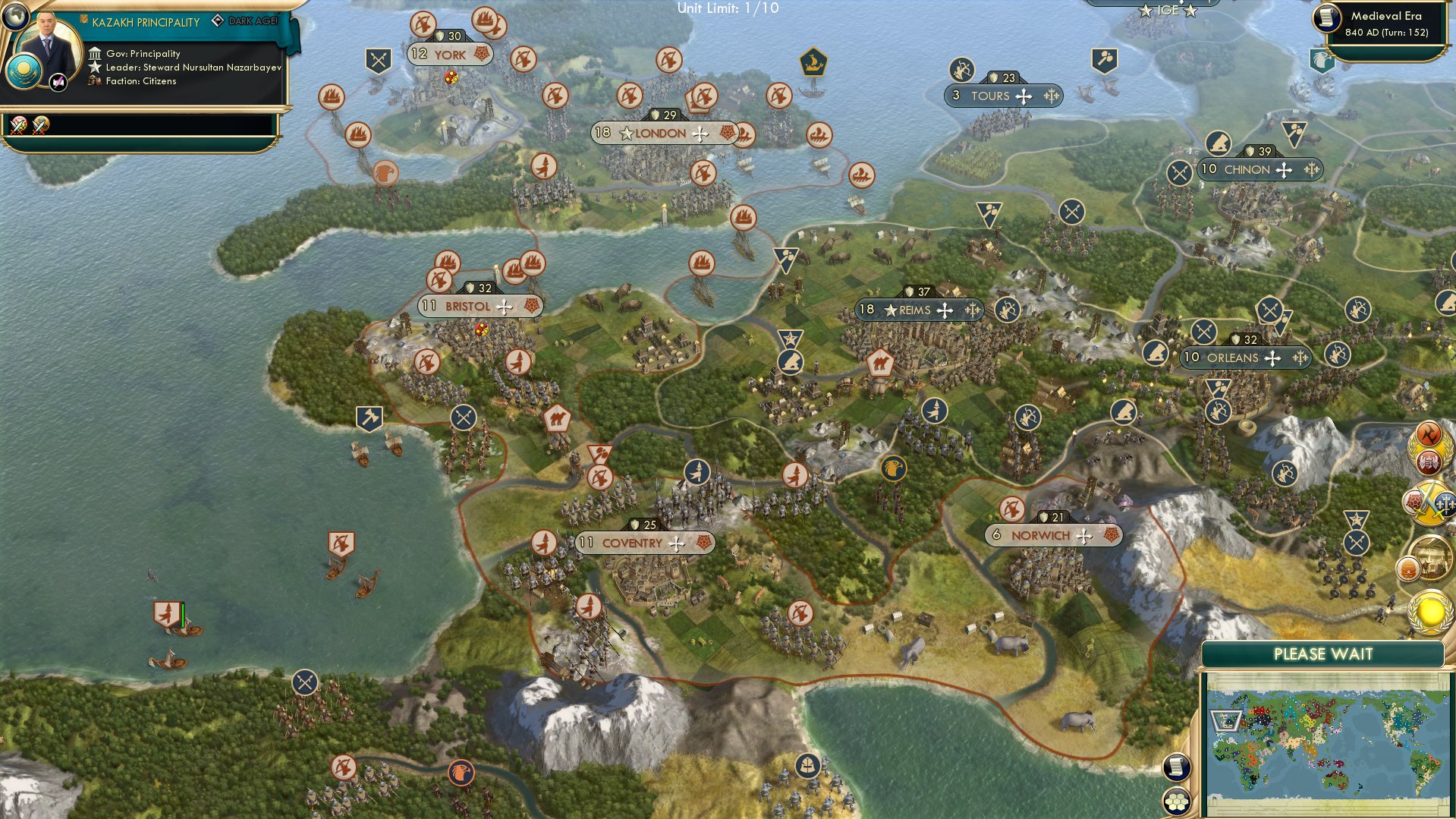Screen dimensions: 1456x819
Task: Open the hex grid icon below the minimap
Action: point(1177,802)
